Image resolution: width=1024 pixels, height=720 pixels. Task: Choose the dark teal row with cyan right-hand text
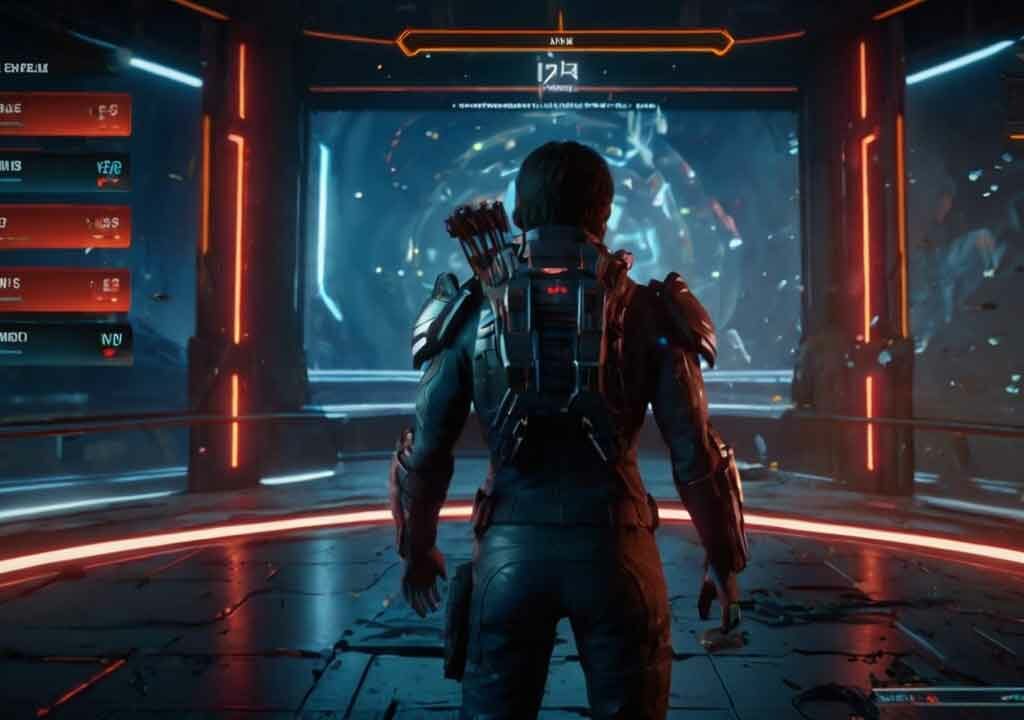pyautogui.click(x=64, y=171)
